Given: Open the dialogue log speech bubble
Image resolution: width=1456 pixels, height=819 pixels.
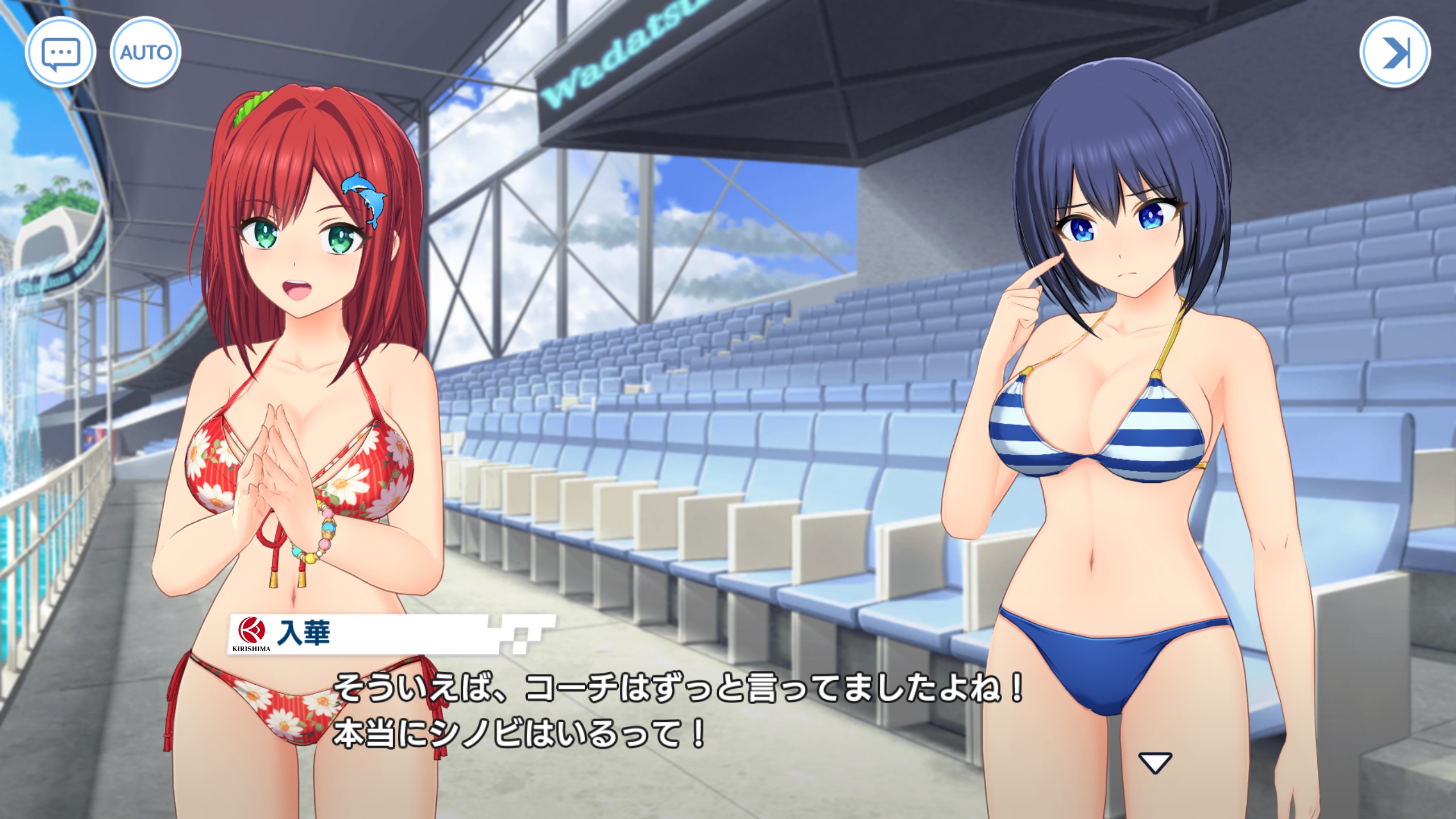Looking at the screenshot, I should pyautogui.click(x=60, y=52).
